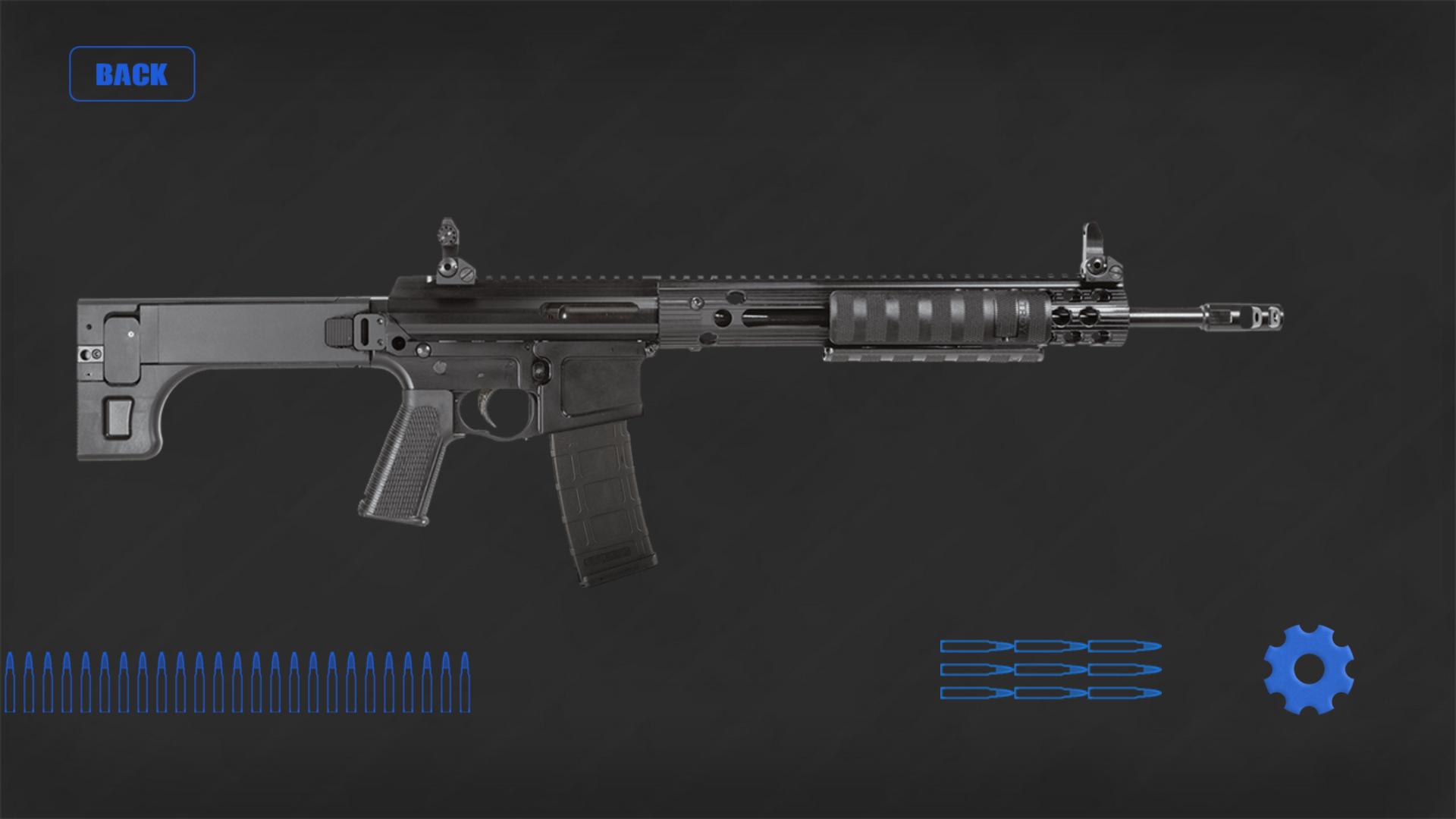Flip down the front sight

1096,243
